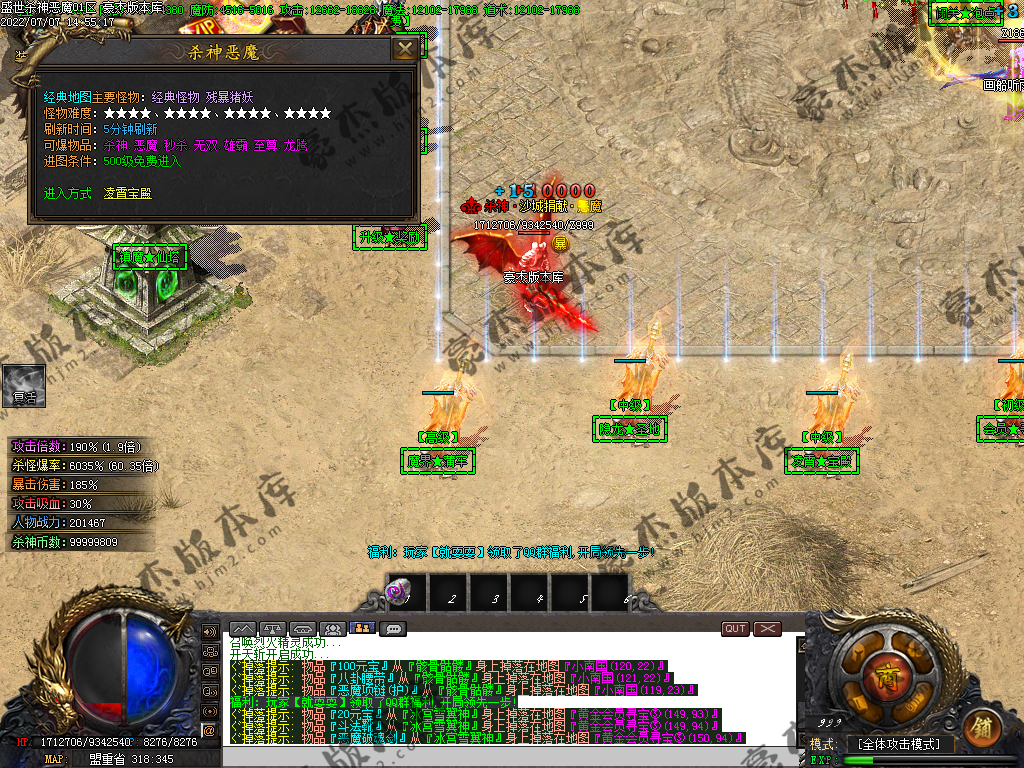Switch the 全体攻击模式 attack mode
The image size is (1024, 768).
click(x=899, y=744)
